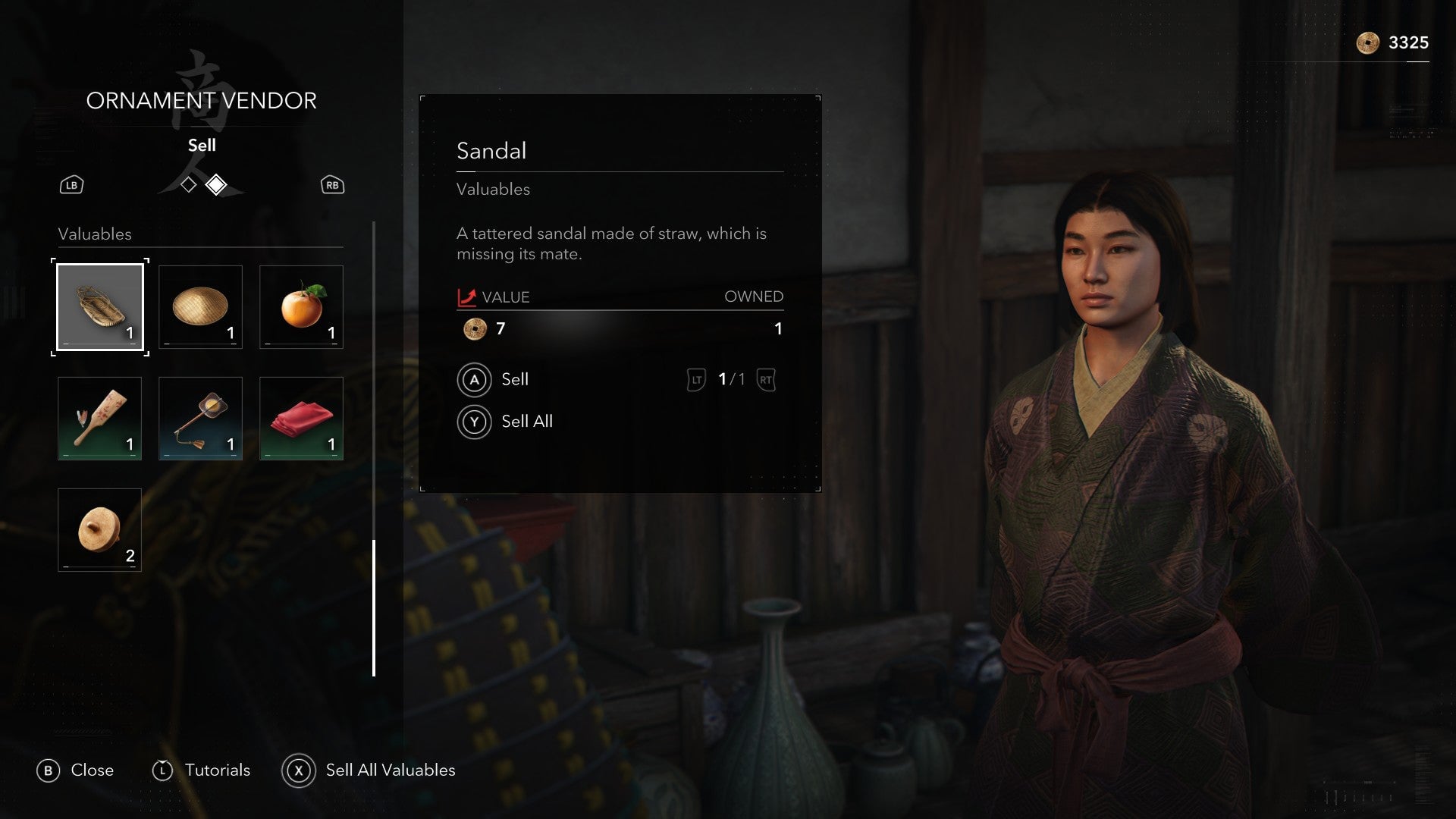This screenshot has height=819, width=1456.
Task: Select the spinning top item showing quantity 2
Action: [x=99, y=529]
